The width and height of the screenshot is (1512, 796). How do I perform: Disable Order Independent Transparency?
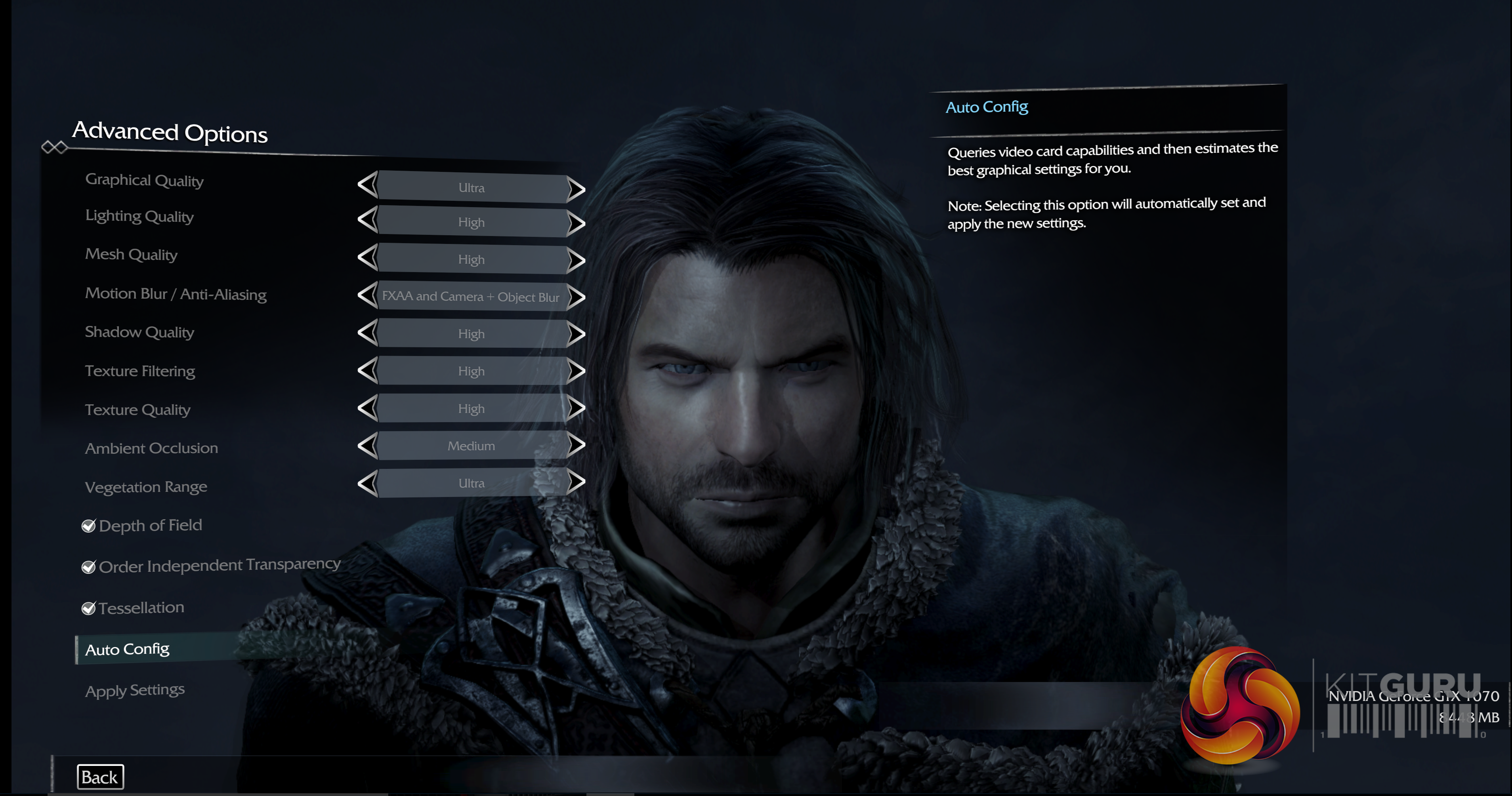[89, 567]
